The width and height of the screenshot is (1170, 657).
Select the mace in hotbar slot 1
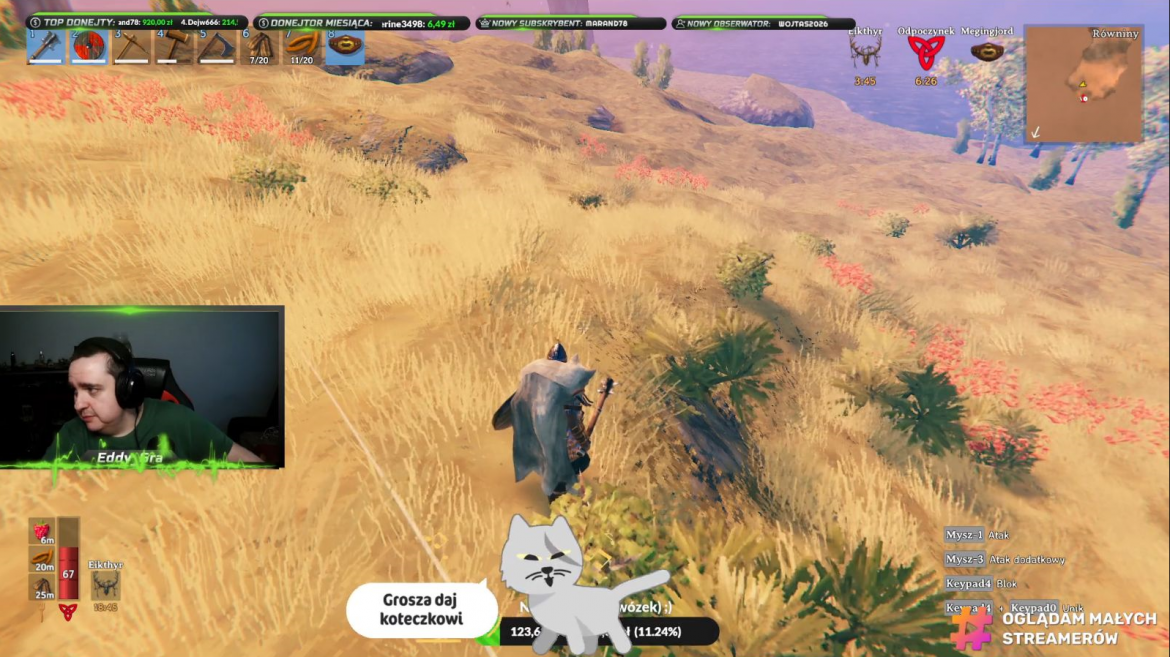45,47
